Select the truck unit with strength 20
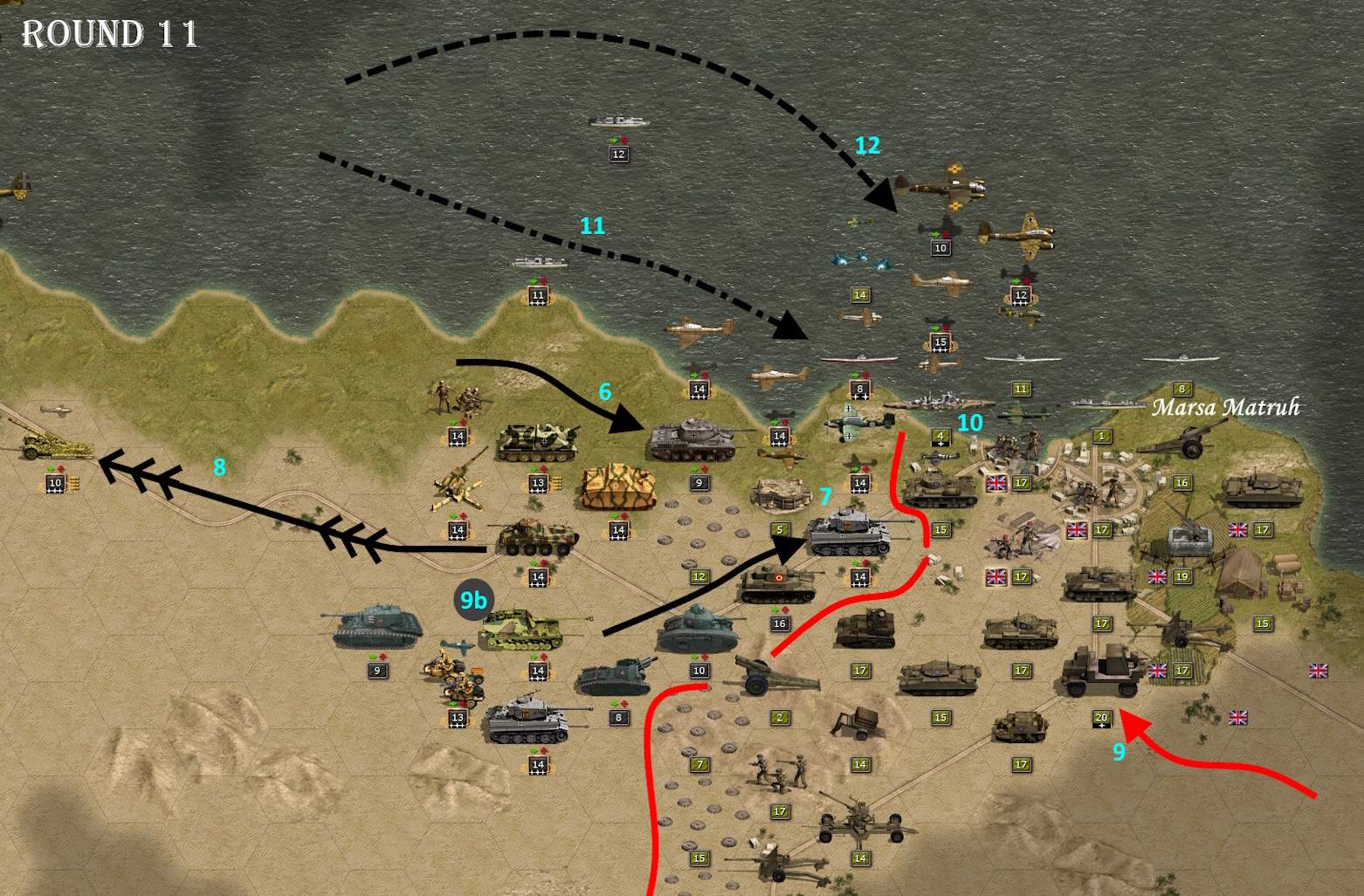The image size is (1364, 896). click(x=1102, y=672)
